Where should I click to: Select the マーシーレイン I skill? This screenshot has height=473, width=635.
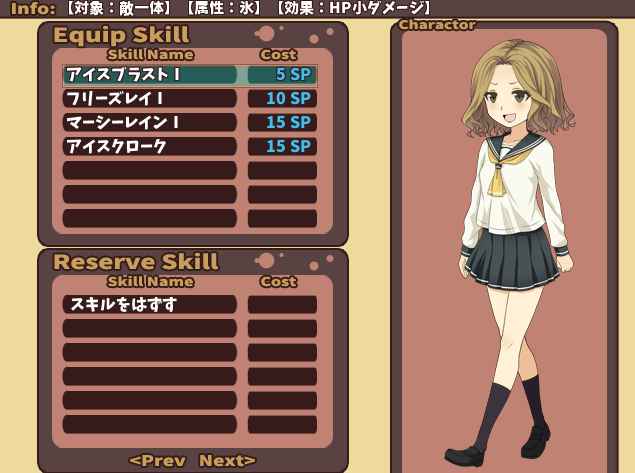pyautogui.click(x=150, y=122)
